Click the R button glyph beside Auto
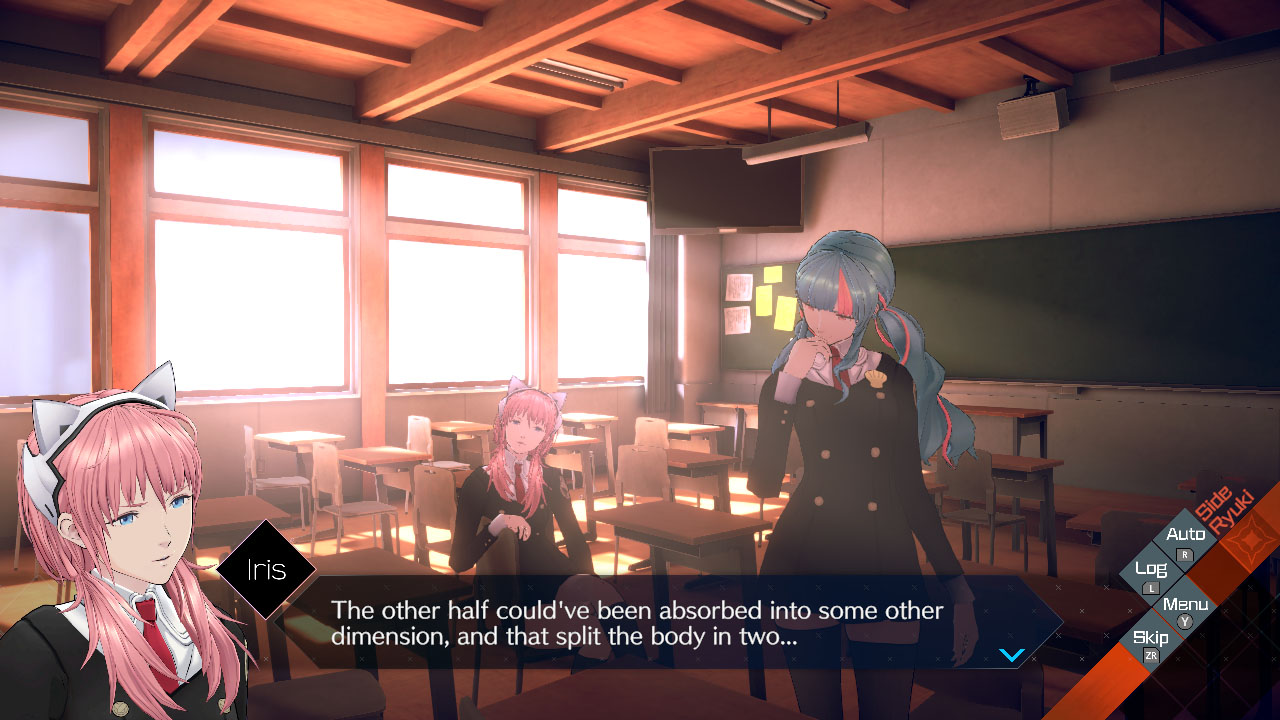The image size is (1280, 720). tap(1183, 554)
